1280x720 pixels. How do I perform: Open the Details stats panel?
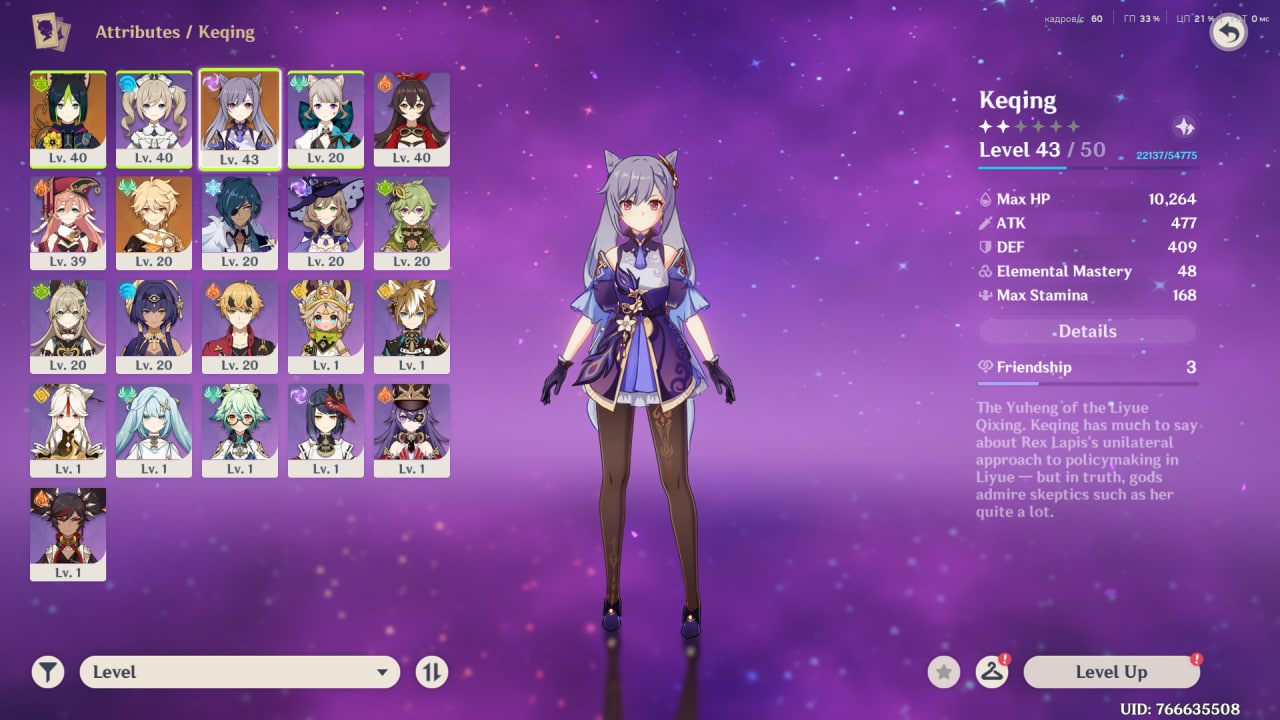click(1087, 331)
